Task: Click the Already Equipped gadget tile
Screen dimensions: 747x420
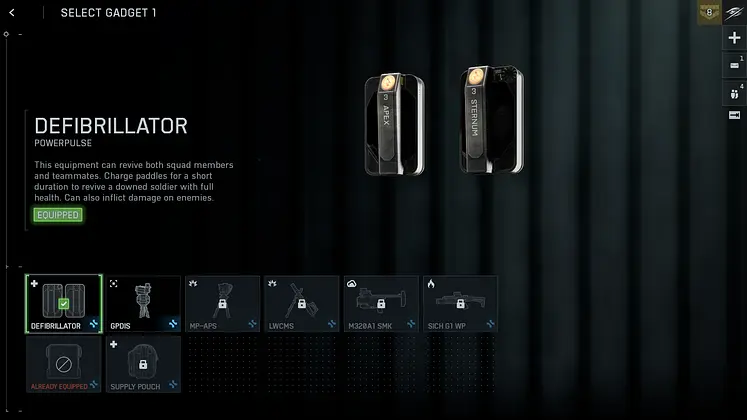Action: click(x=63, y=364)
